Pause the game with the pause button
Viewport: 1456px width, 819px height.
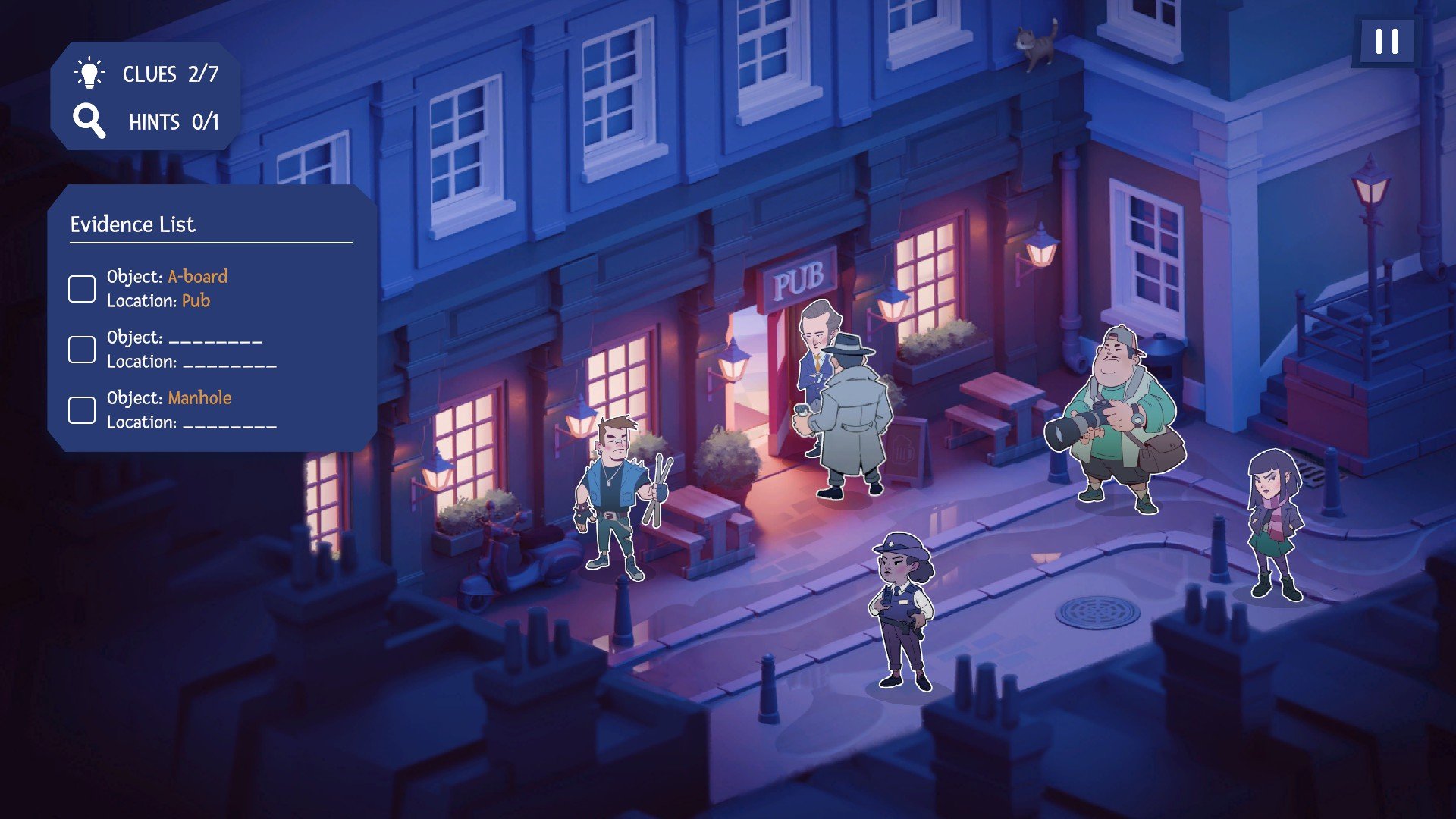[1386, 41]
